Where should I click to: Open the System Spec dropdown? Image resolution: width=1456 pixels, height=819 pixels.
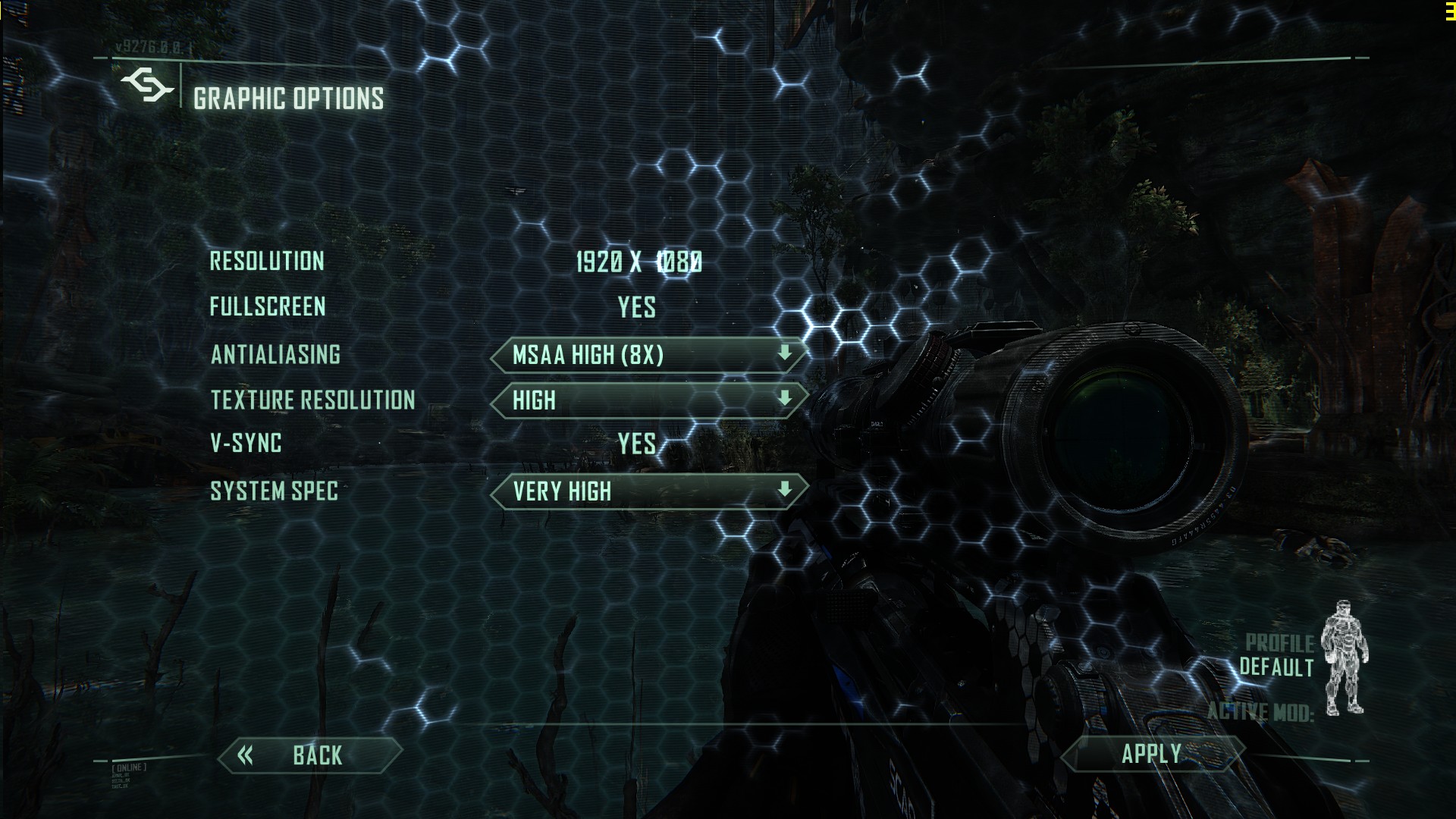pos(649,491)
